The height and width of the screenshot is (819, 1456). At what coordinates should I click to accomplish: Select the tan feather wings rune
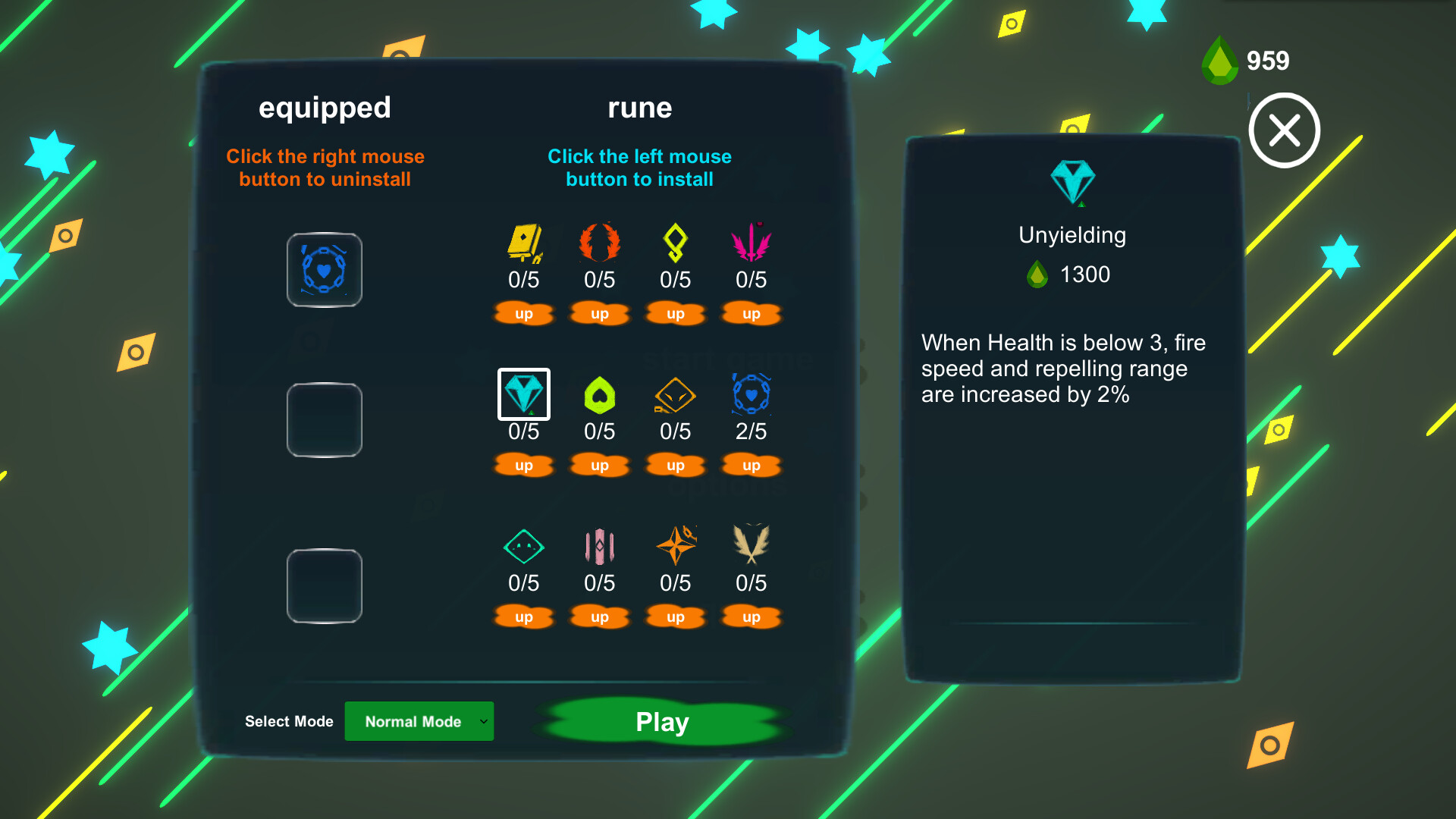pos(751,544)
